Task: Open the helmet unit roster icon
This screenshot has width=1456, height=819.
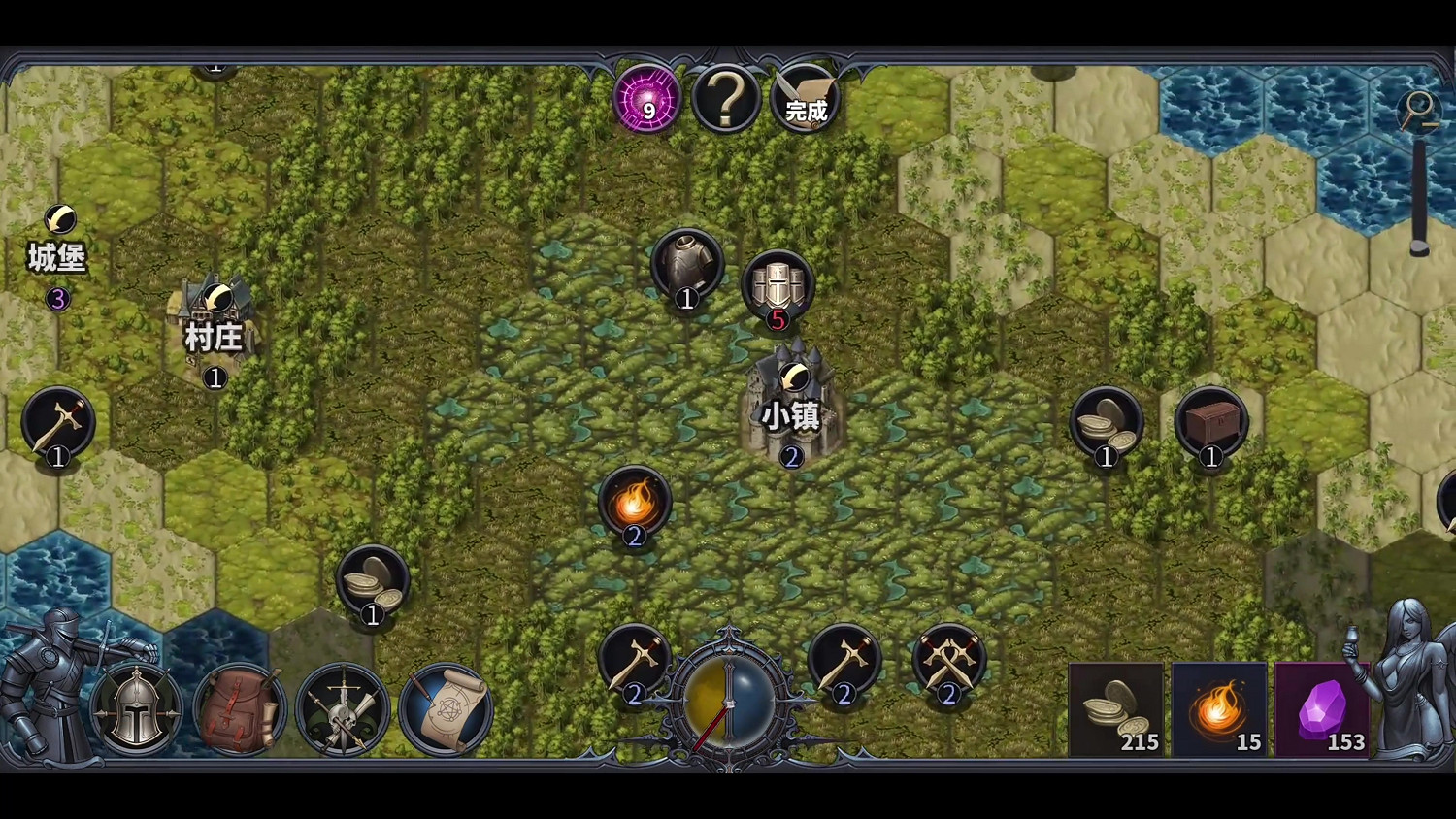Action: coord(136,710)
